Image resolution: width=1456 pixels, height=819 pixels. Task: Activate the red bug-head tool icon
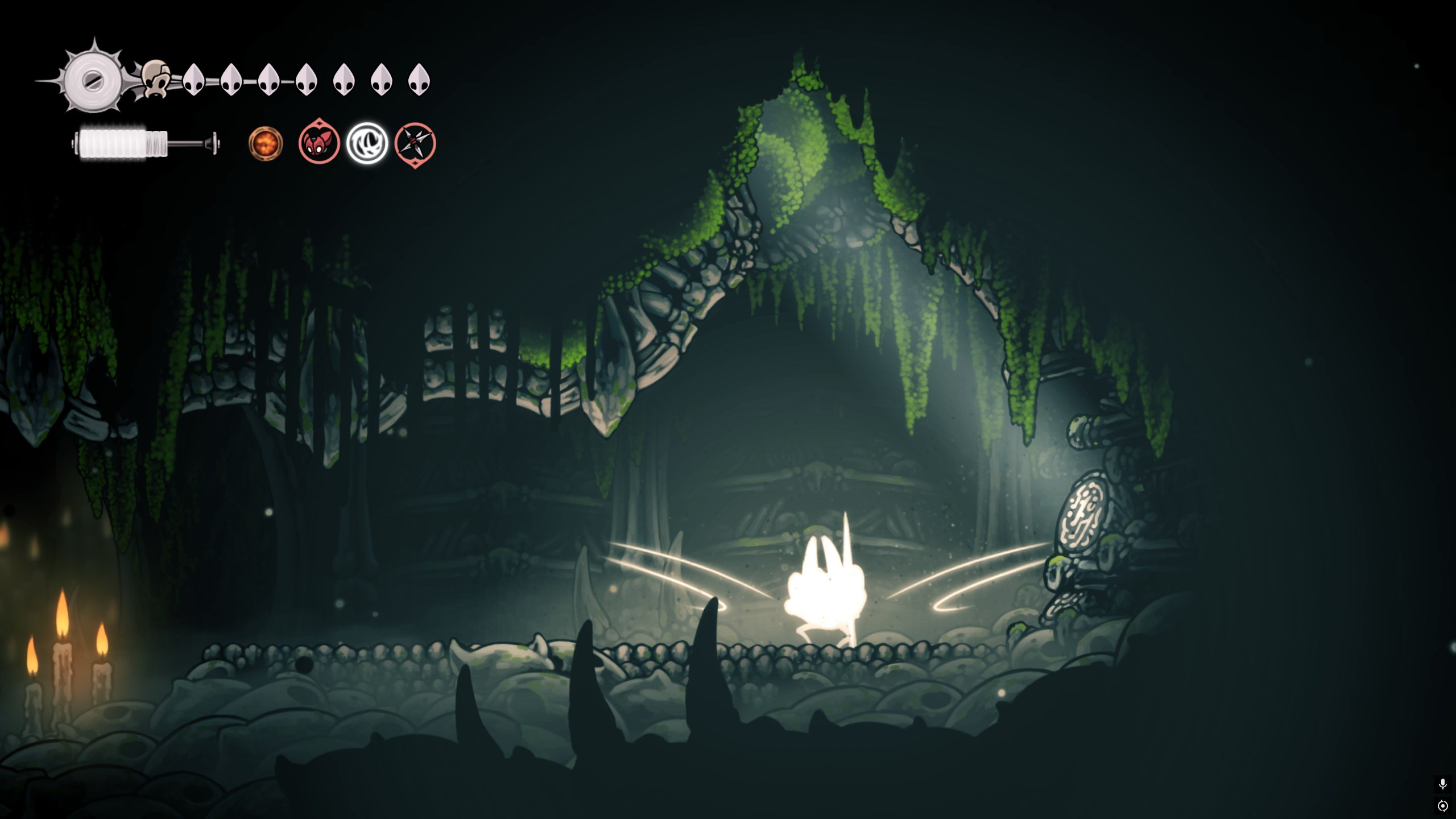[319, 143]
